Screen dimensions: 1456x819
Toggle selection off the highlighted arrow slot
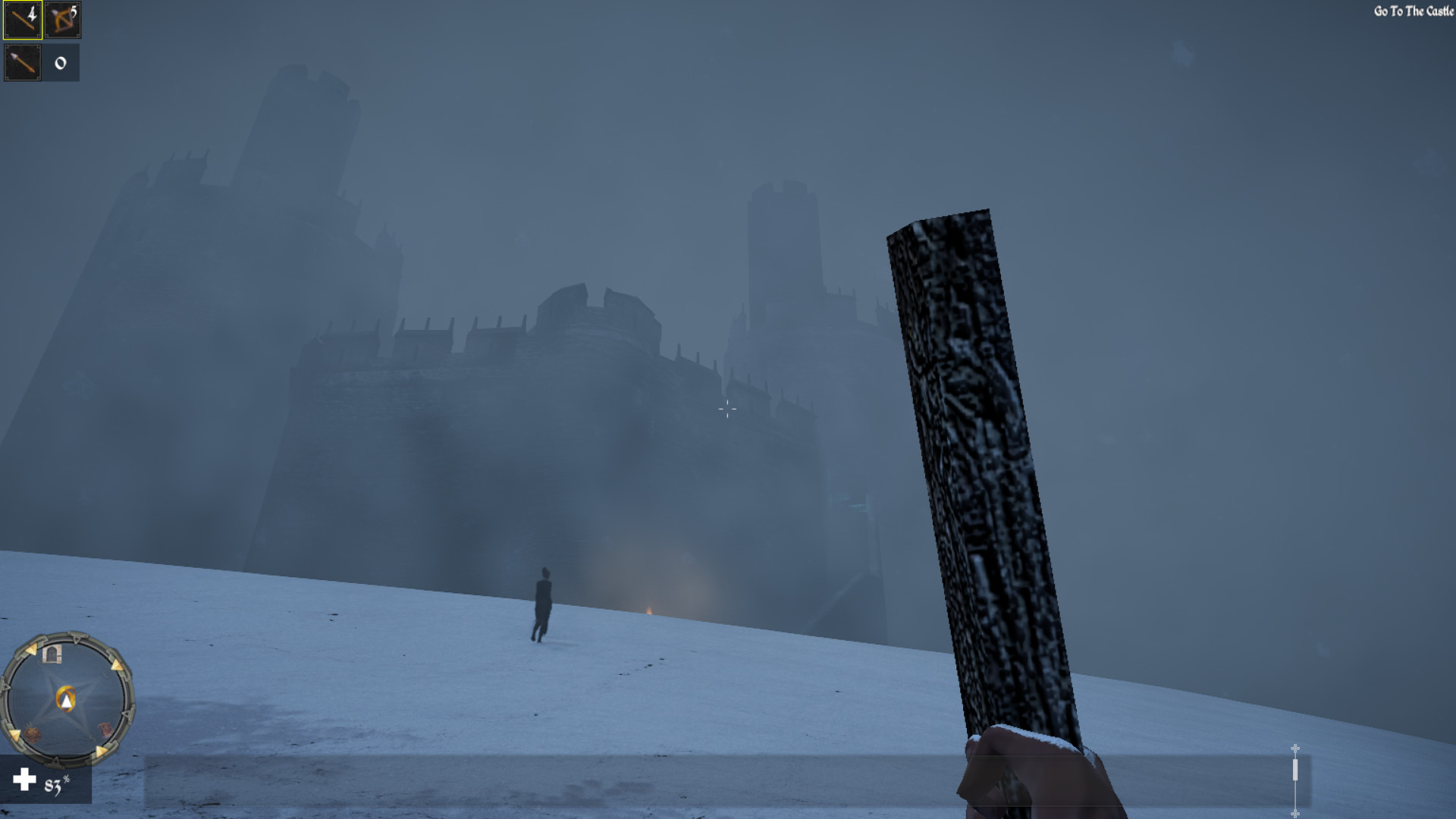point(21,20)
